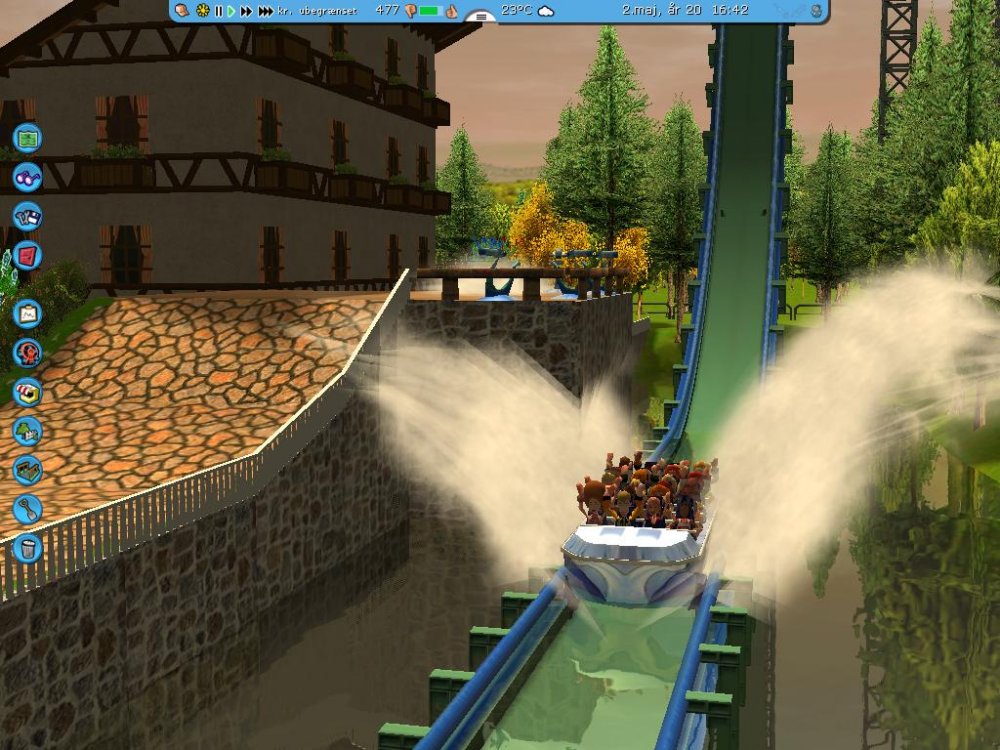Open the park map icon
1000x750 pixels.
(27, 137)
